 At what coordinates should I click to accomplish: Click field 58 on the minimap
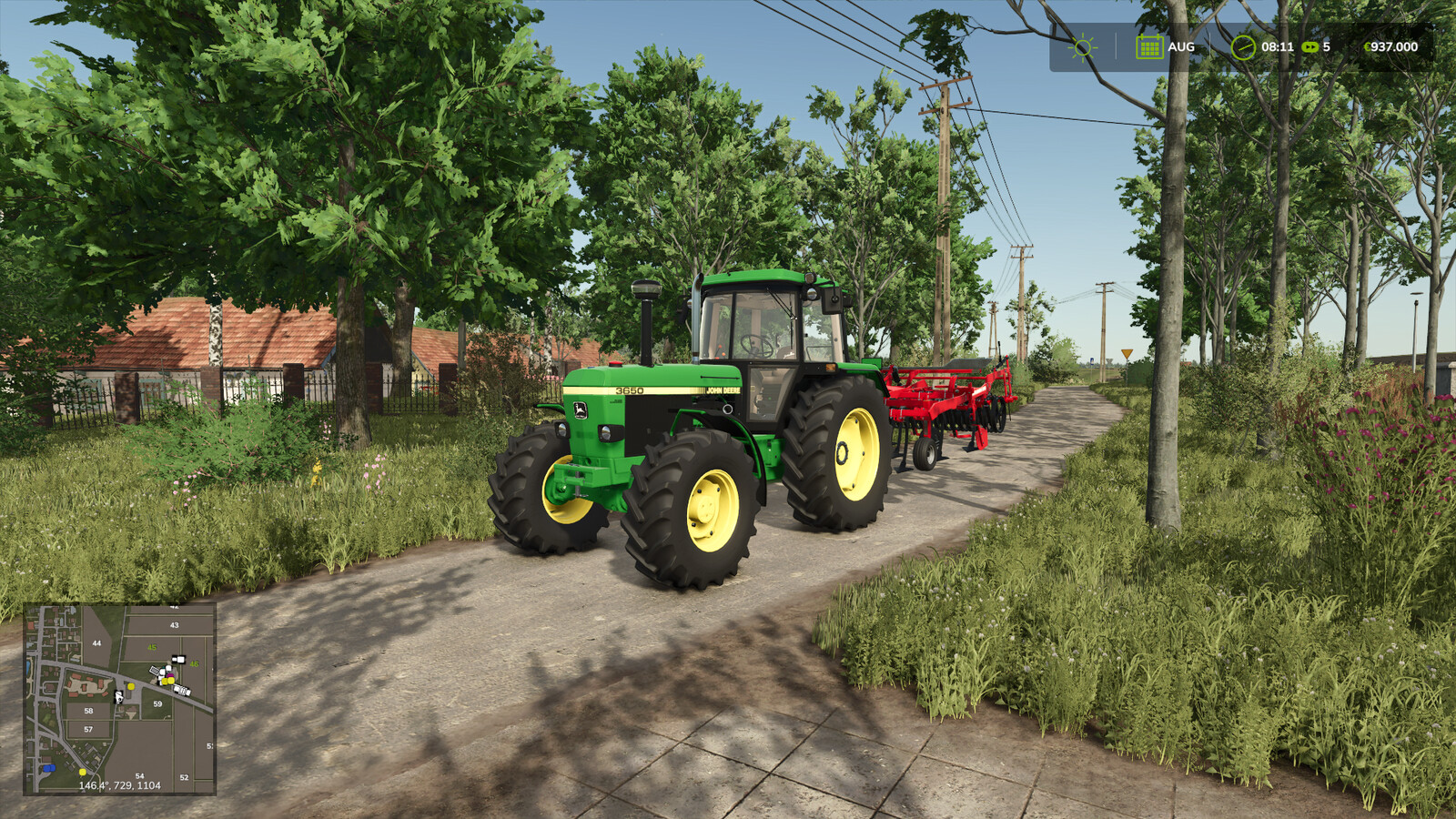click(89, 711)
